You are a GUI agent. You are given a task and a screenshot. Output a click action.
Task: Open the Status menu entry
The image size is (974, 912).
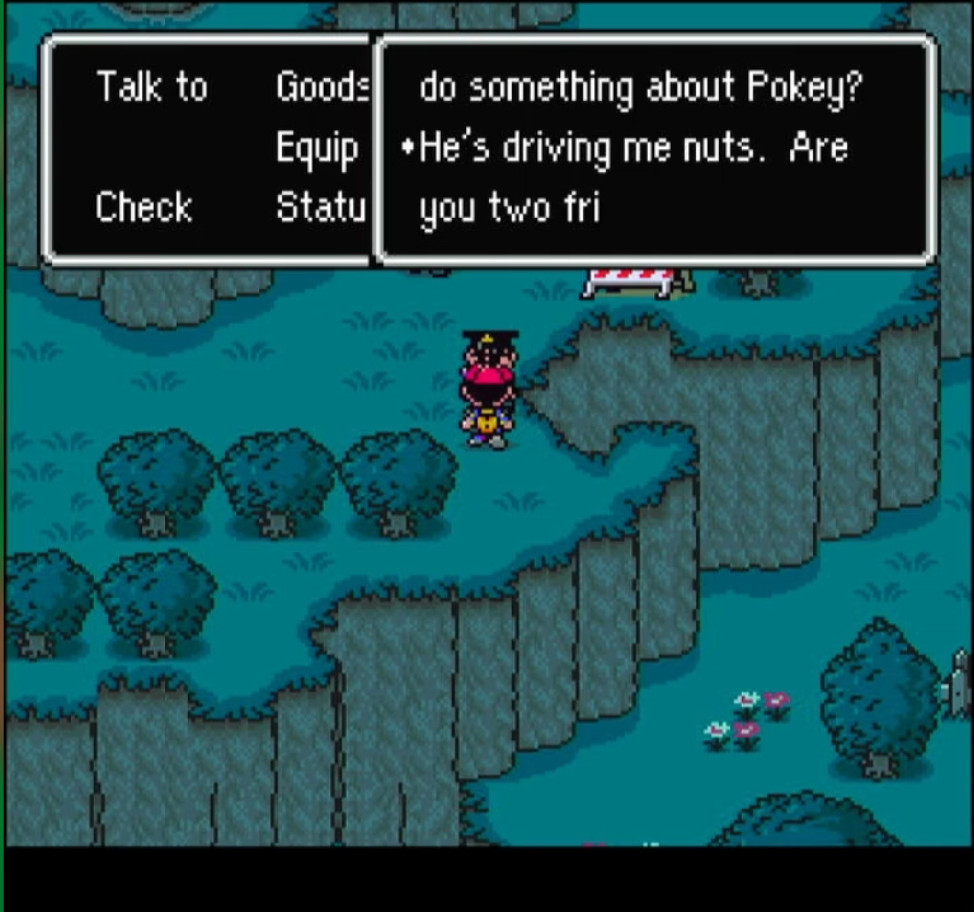(317, 207)
